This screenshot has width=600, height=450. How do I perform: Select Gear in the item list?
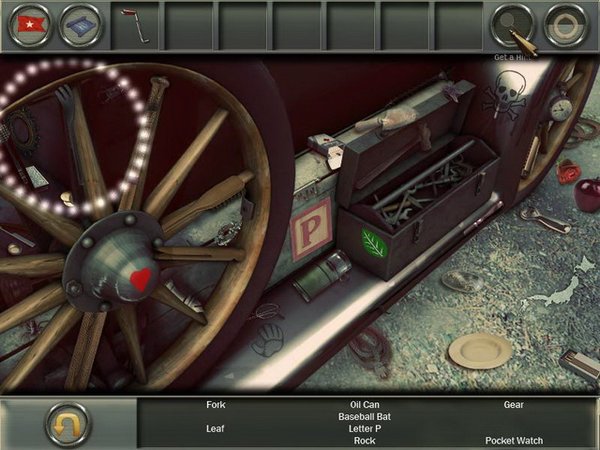(x=513, y=405)
